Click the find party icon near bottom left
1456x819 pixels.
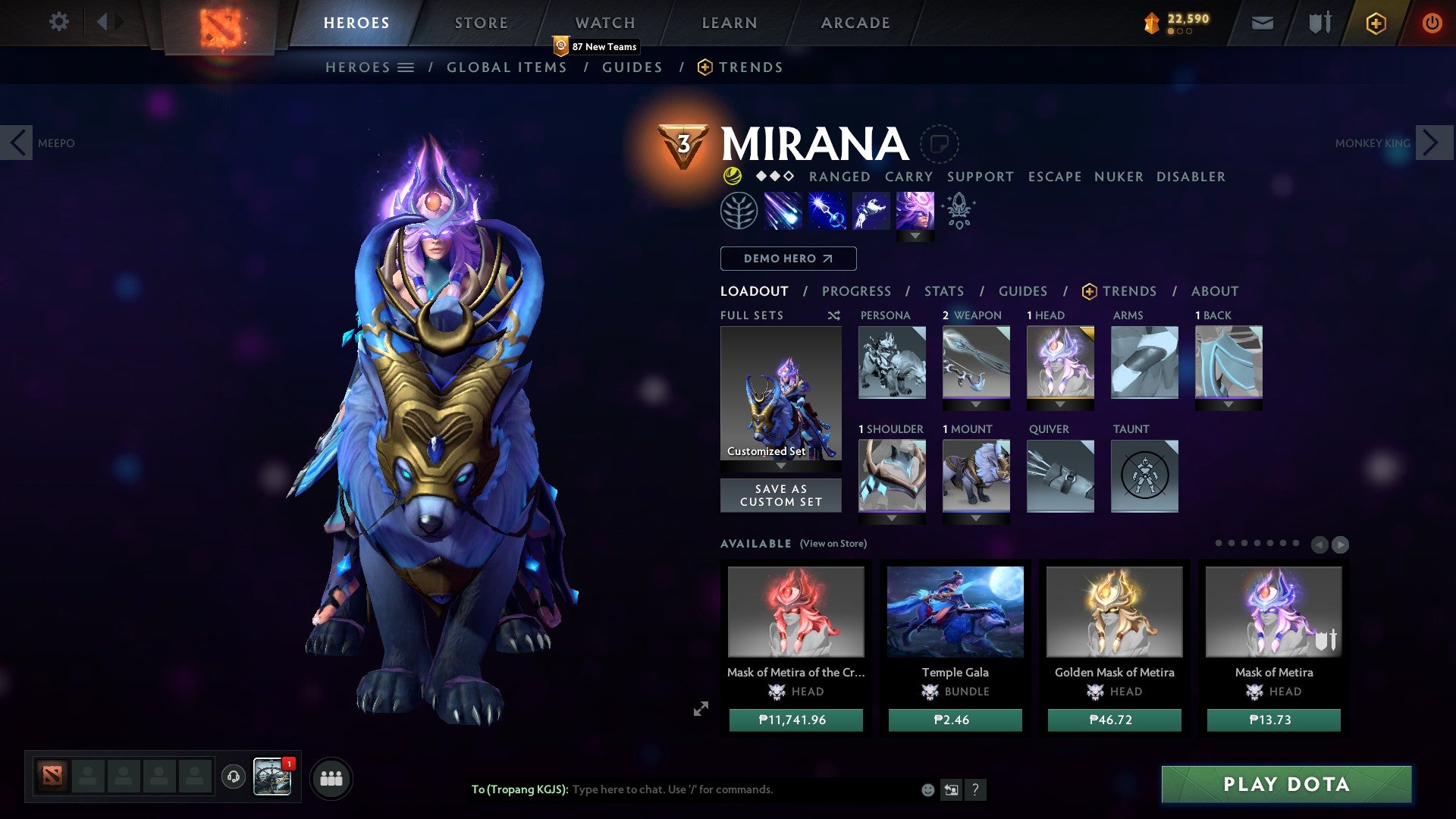331,778
